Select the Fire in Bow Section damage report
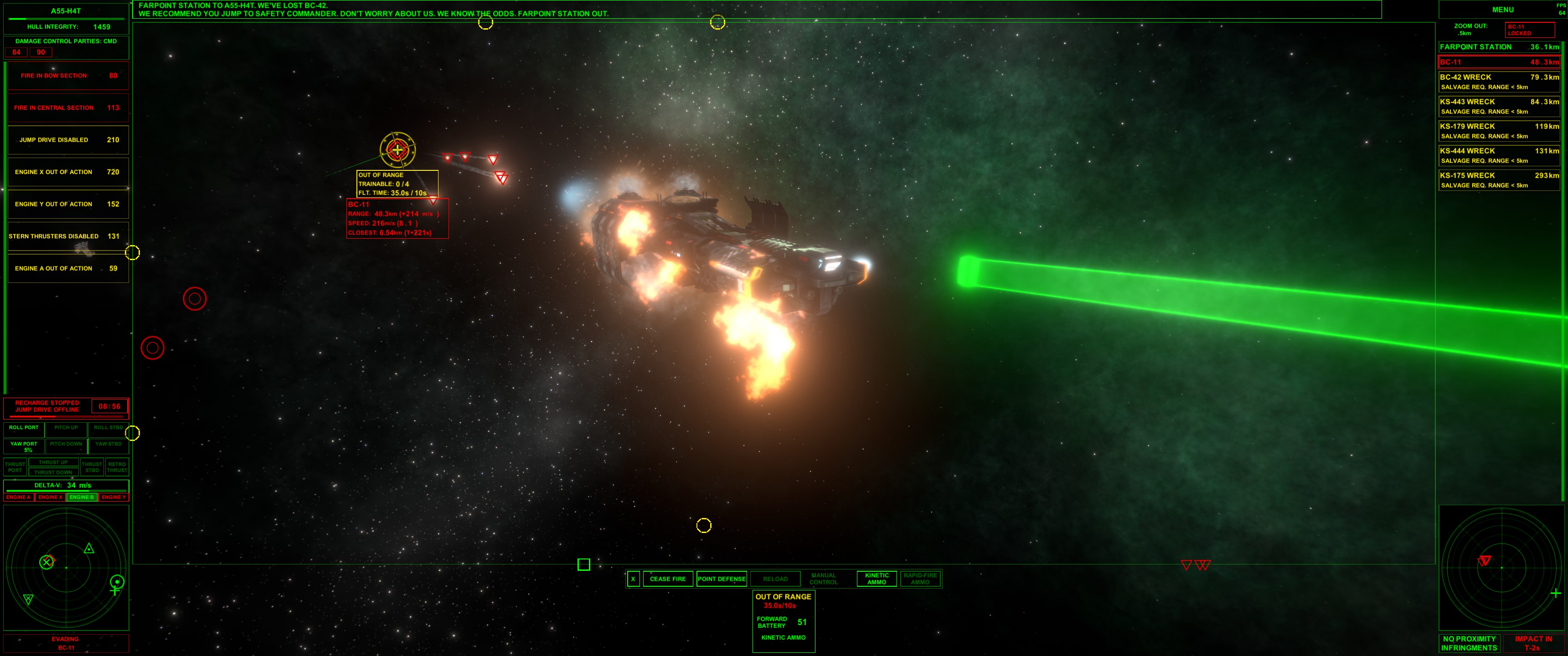The height and width of the screenshot is (656, 1568). (x=67, y=76)
